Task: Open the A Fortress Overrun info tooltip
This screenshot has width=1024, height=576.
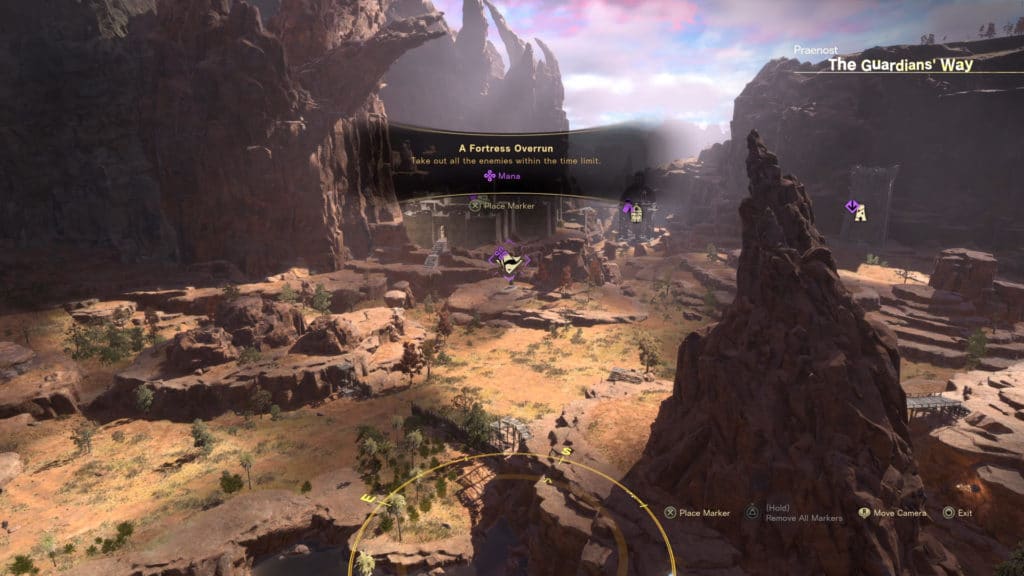Action: point(490,160)
